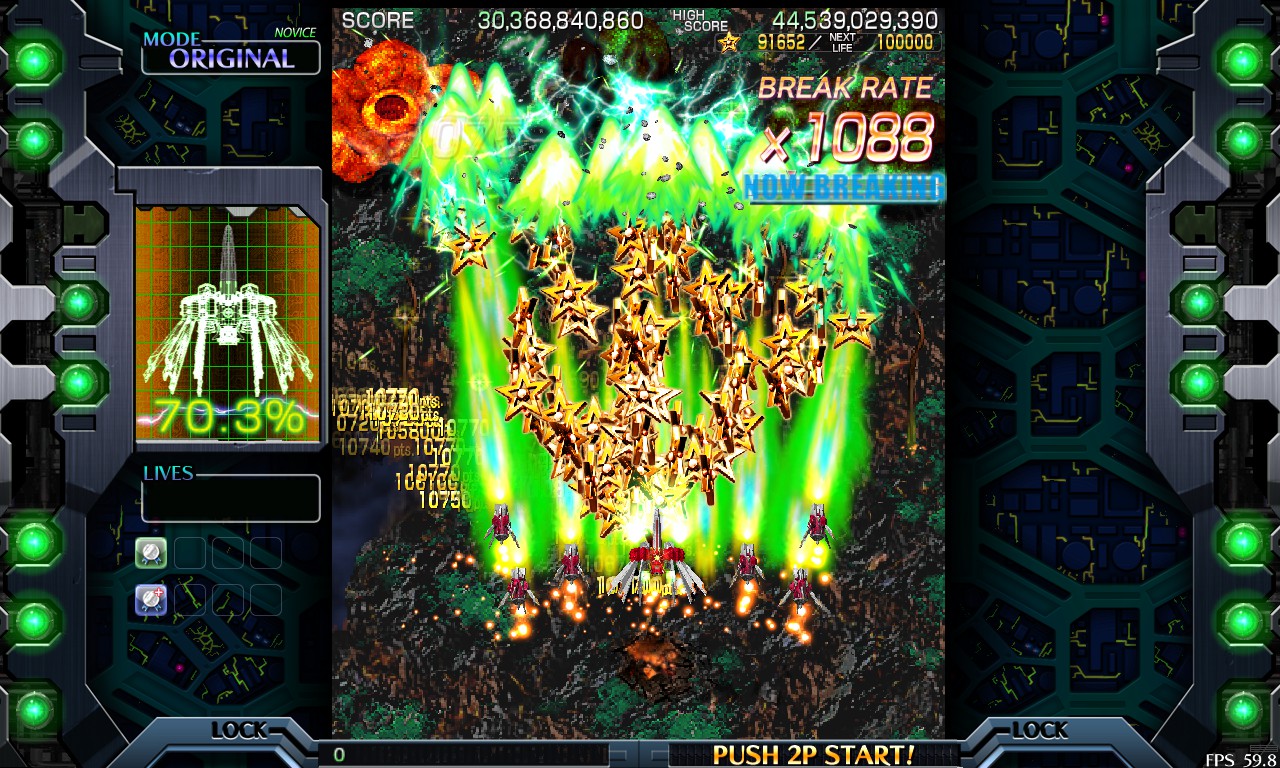Select the blue medal icon with red plus
This screenshot has height=768, width=1280.
click(x=151, y=599)
